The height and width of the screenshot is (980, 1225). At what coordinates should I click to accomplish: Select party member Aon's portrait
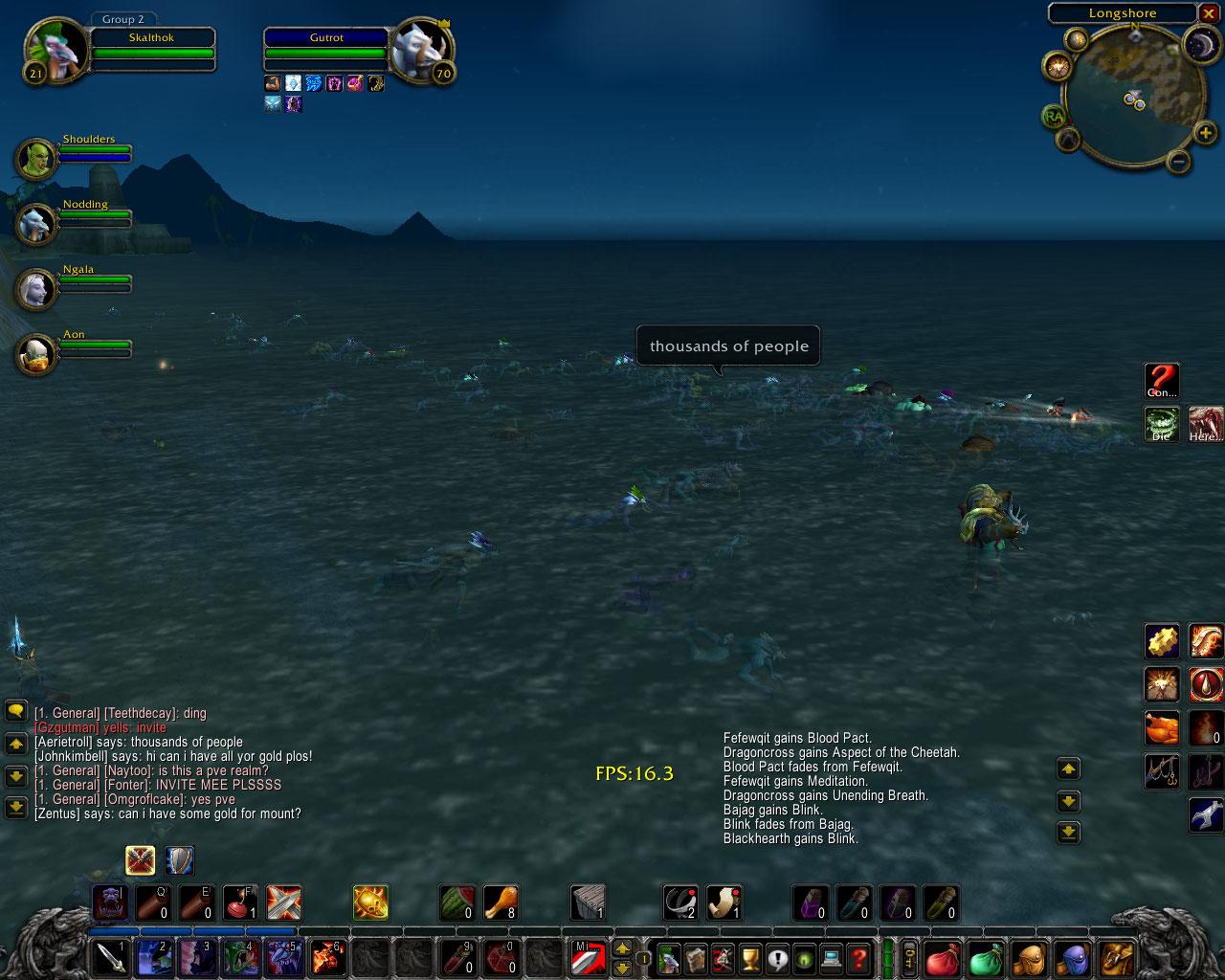pos(35,354)
